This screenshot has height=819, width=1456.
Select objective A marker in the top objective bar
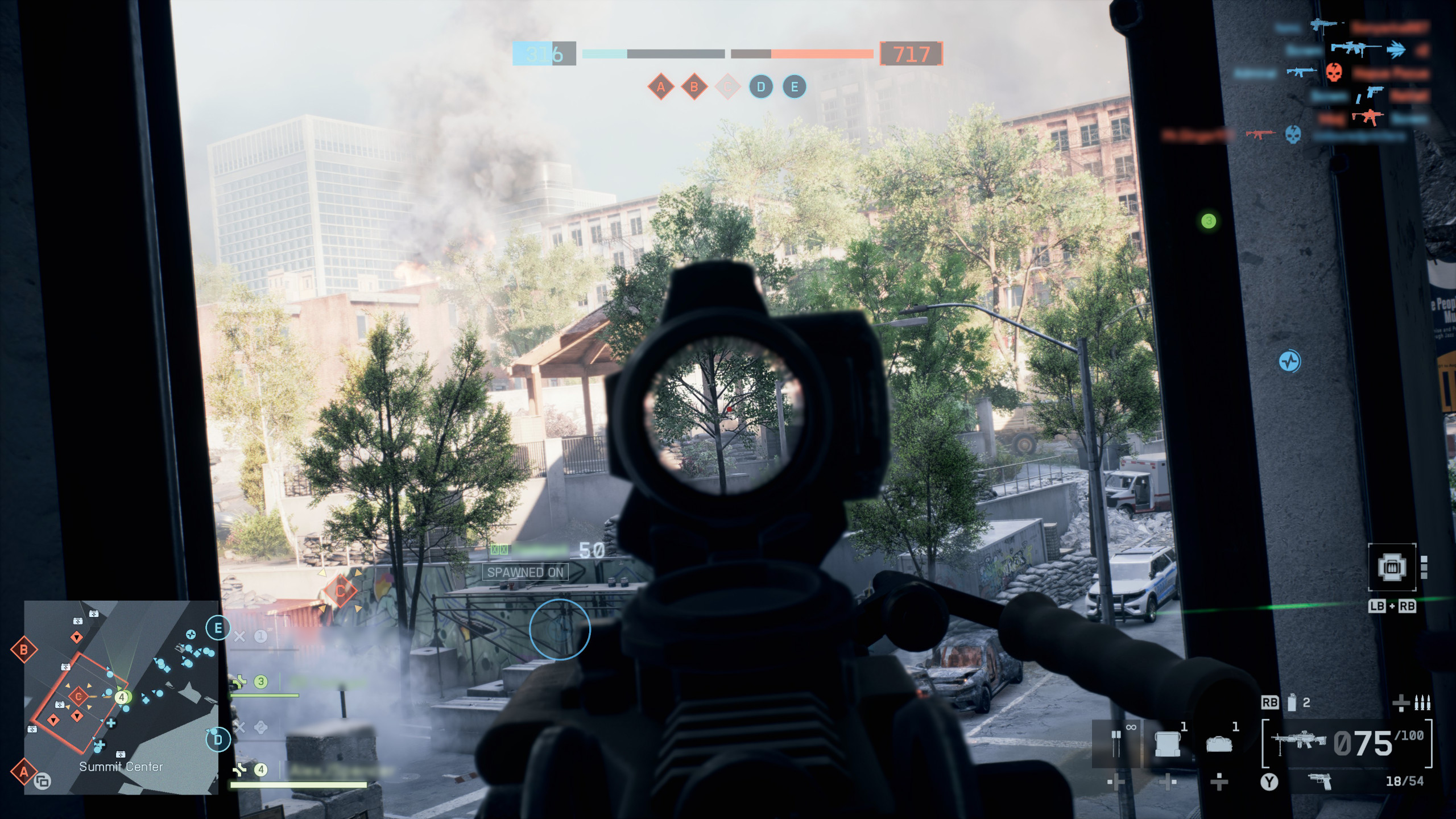tap(660, 87)
